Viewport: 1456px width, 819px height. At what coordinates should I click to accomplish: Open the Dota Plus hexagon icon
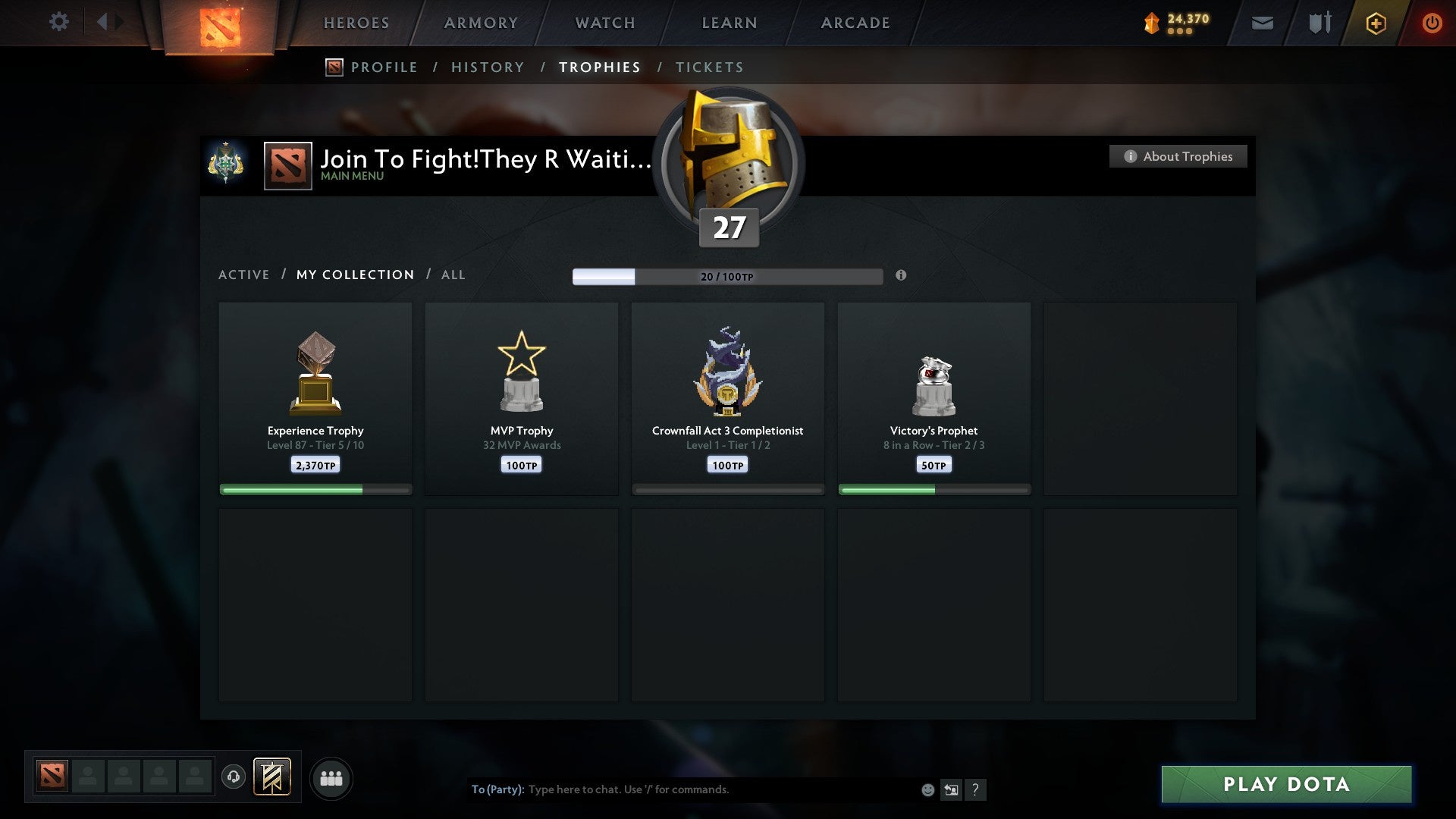1376,23
